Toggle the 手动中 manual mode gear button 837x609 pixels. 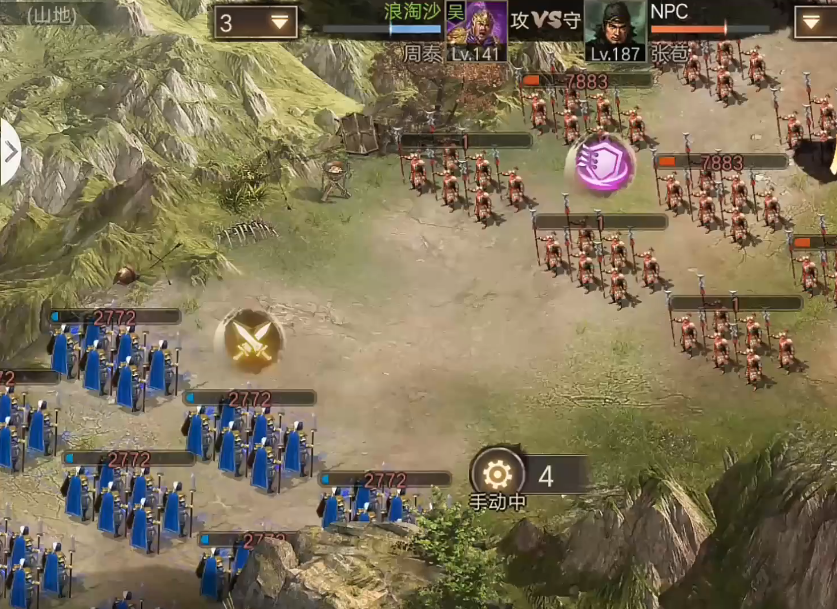tap(497, 474)
